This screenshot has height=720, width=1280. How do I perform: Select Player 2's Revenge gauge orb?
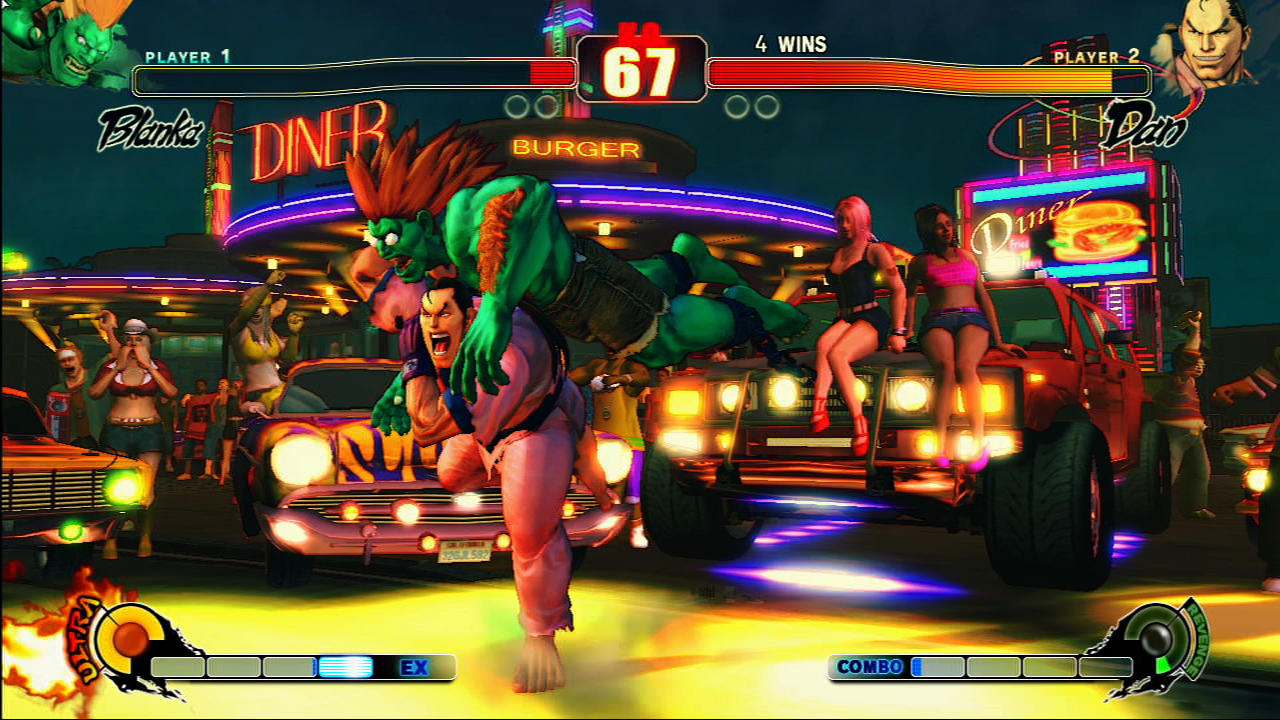point(1158,638)
